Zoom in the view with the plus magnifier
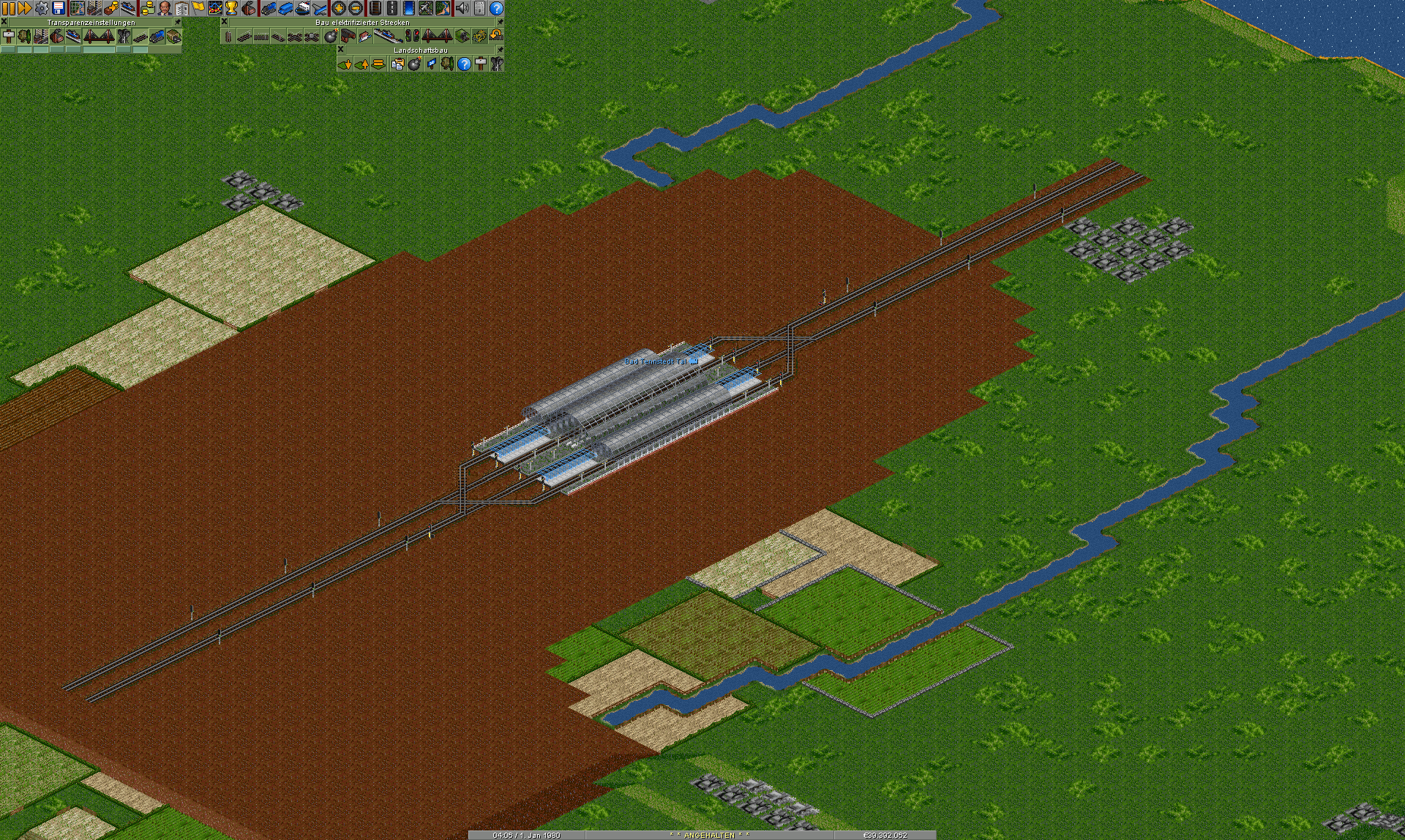 click(x=339, y=8)
